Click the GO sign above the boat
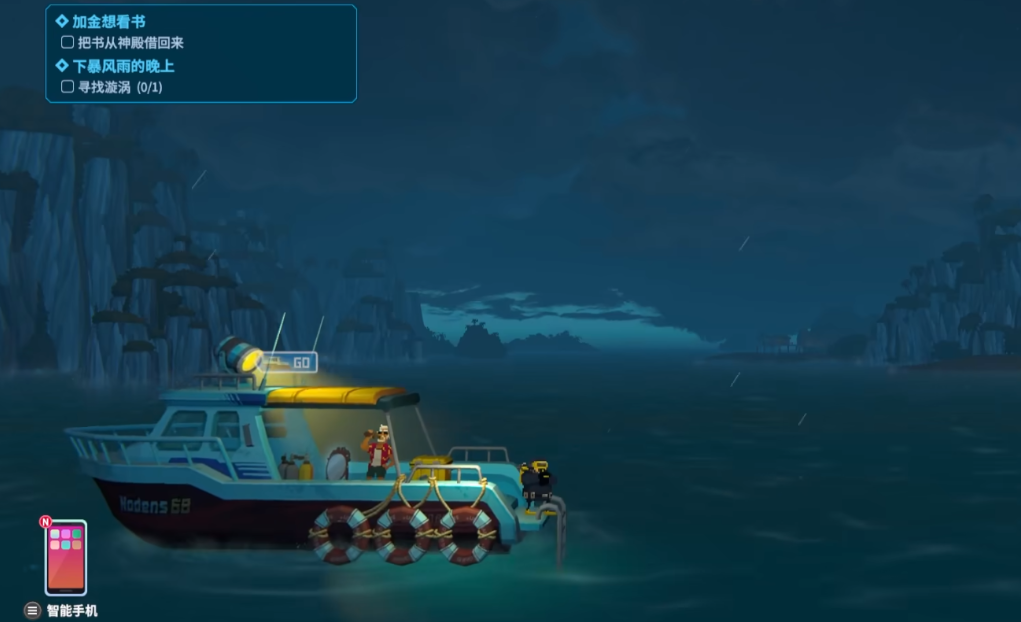 [299, 363]
